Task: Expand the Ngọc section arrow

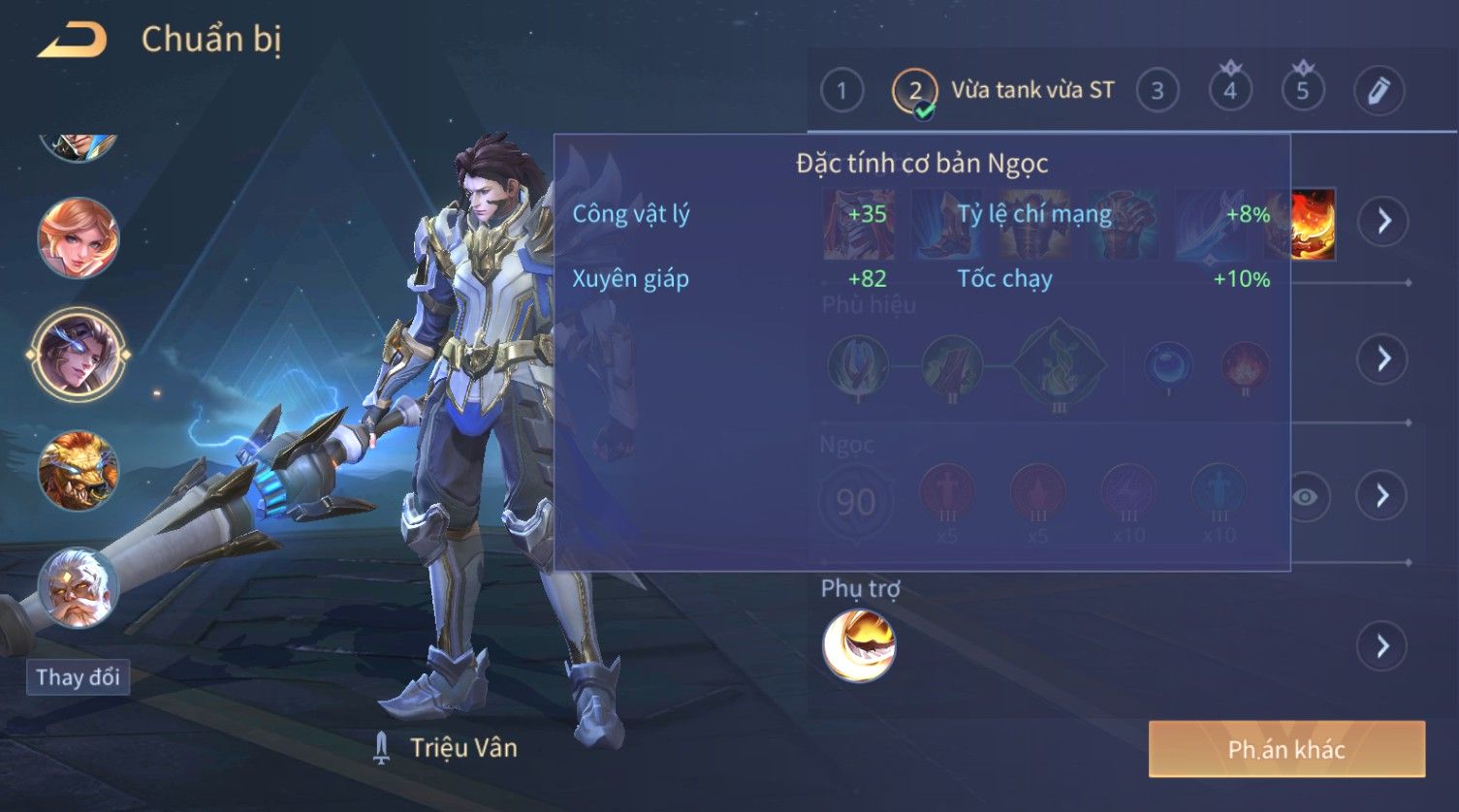Action: (1383, 496)
